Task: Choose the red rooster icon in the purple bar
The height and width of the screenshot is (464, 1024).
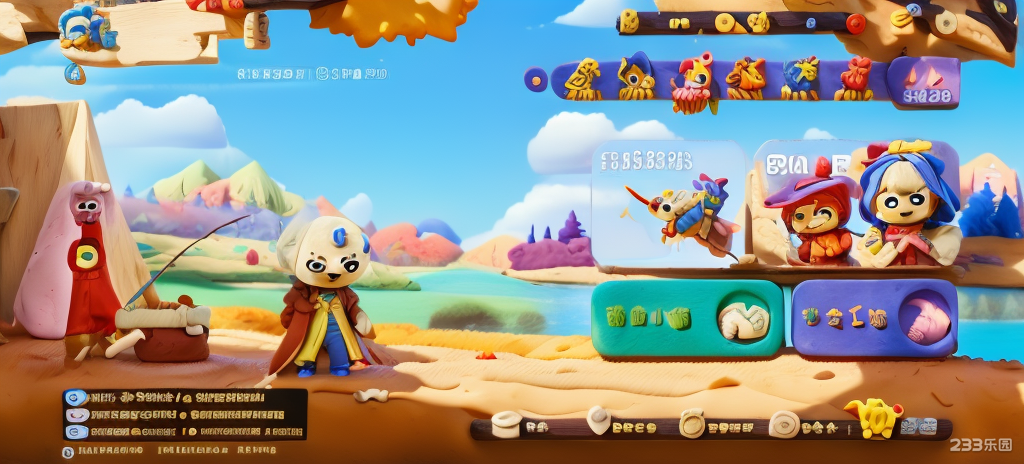Action: 854,78
